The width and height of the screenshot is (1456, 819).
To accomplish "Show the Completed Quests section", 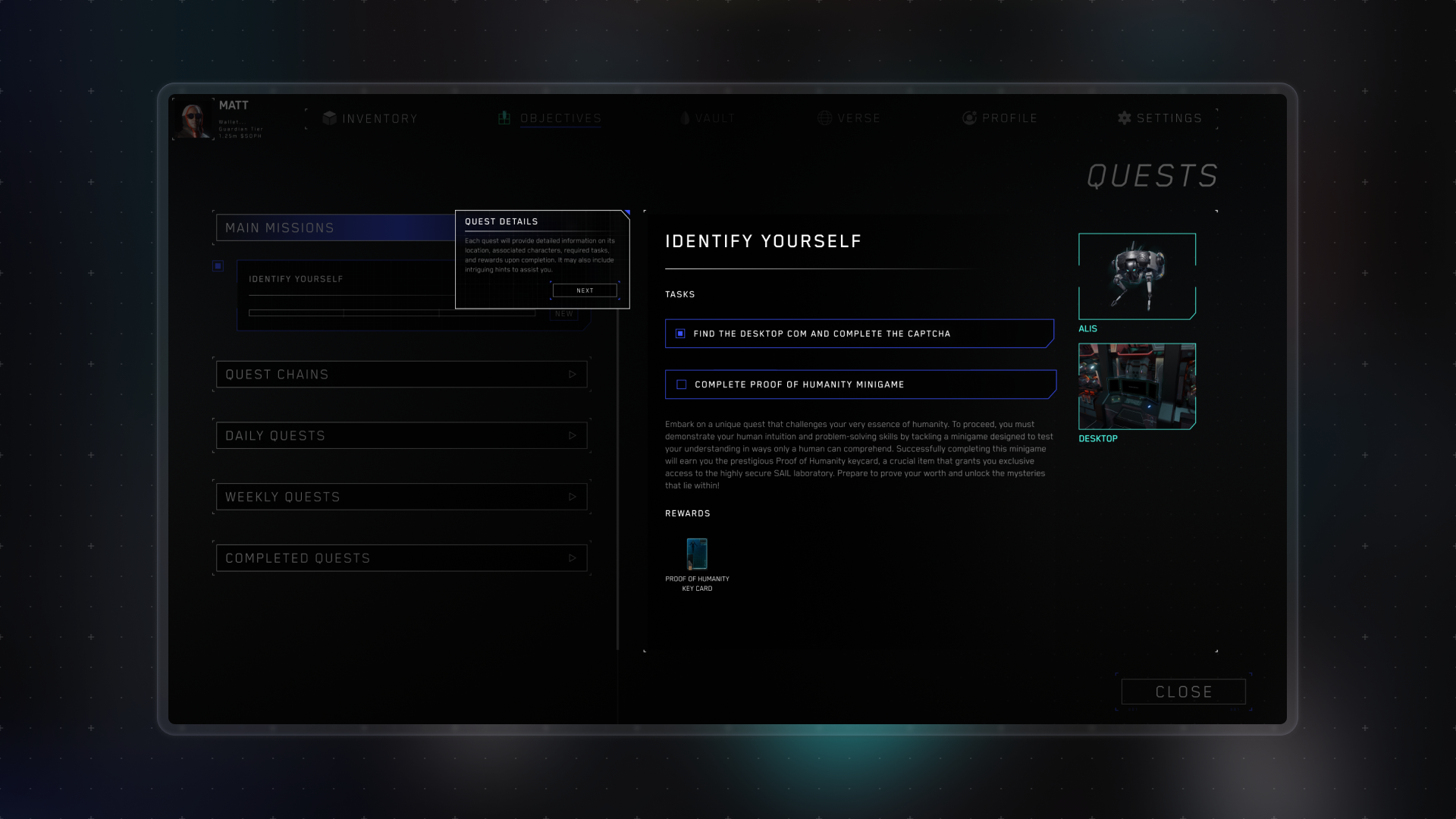I will pos(401,559).
